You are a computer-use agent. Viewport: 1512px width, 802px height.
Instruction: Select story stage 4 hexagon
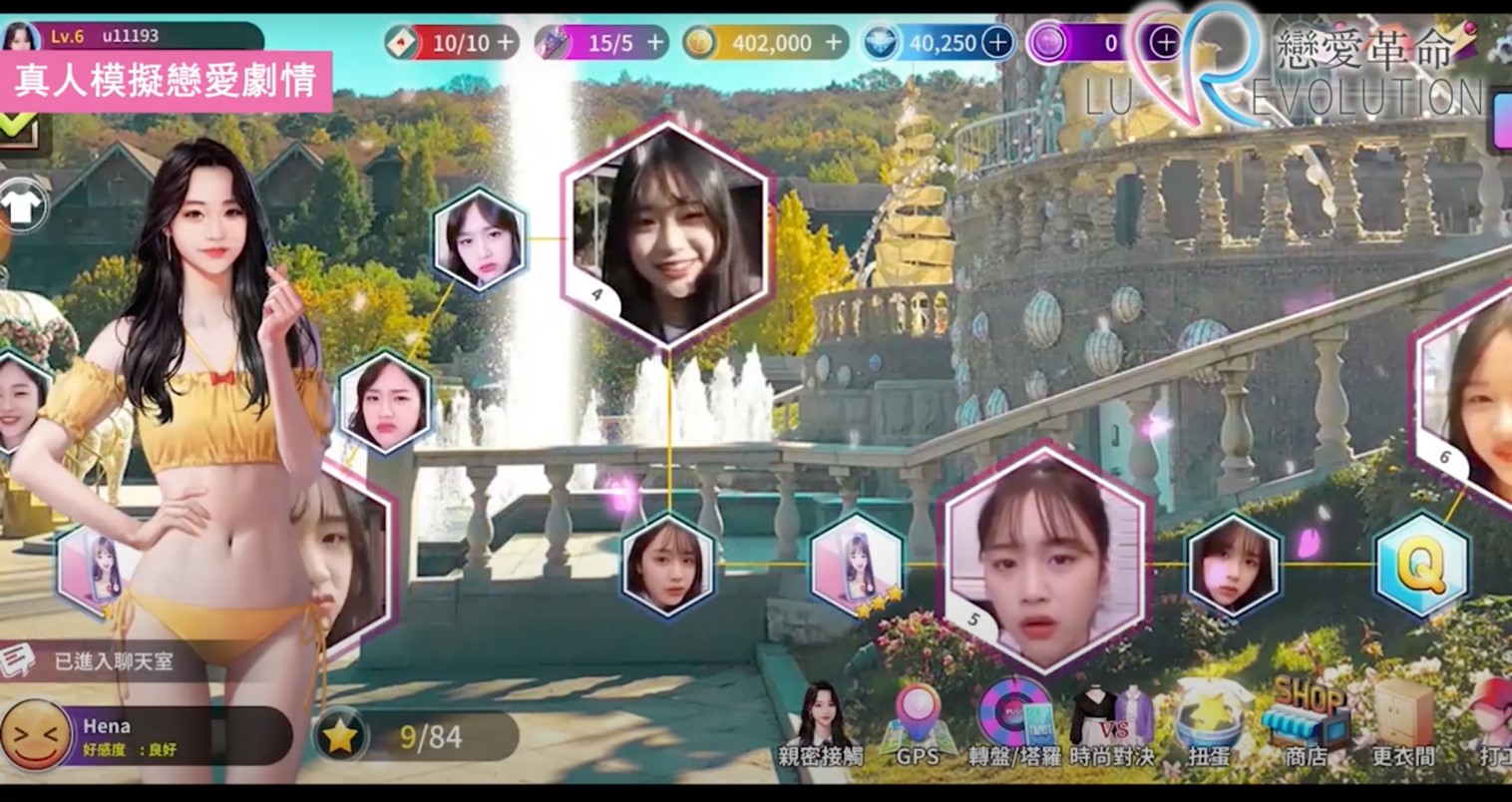coord(666,234)
